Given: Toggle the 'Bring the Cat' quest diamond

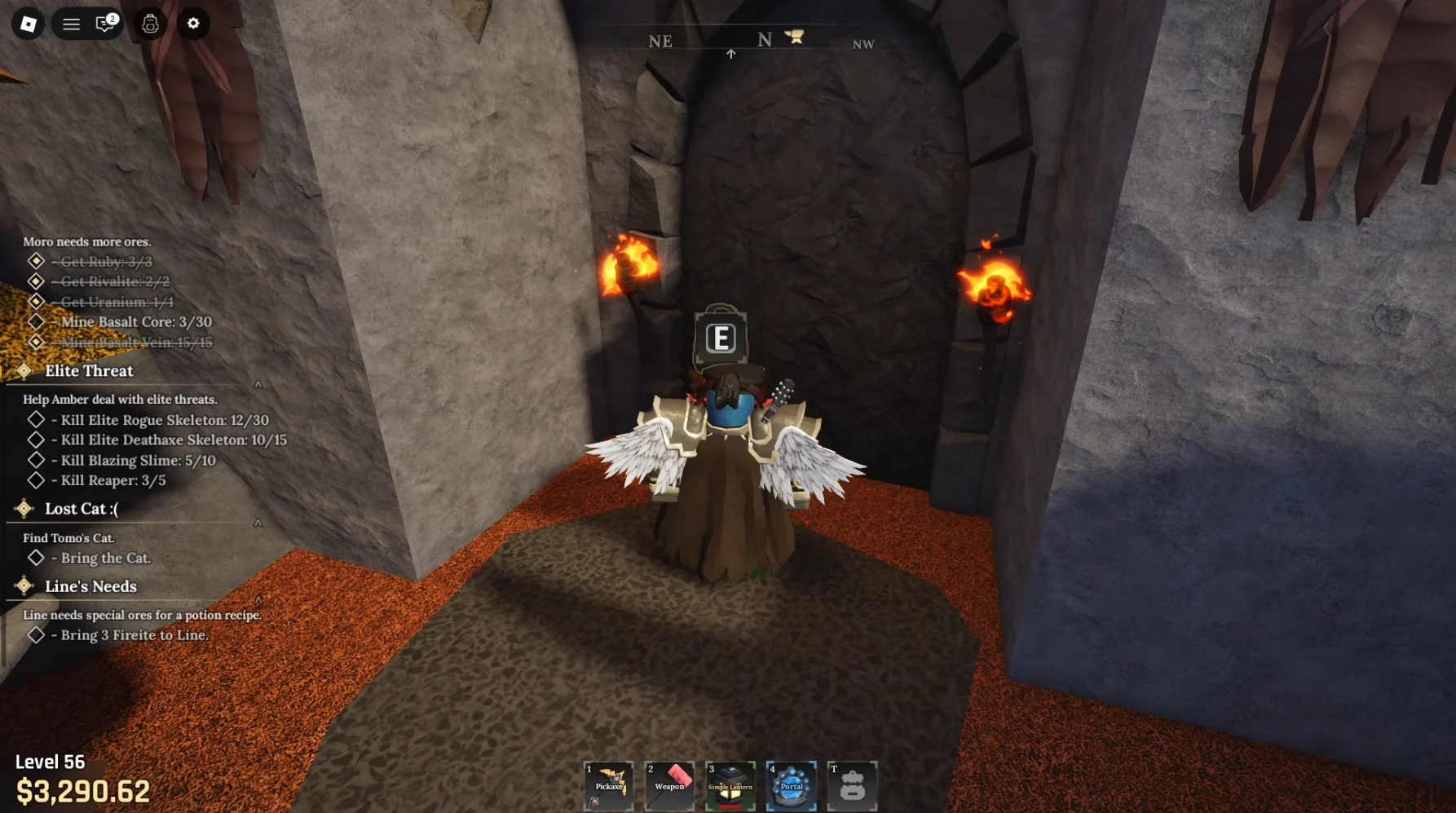Looking at the screenshot, I should [36, 558].
